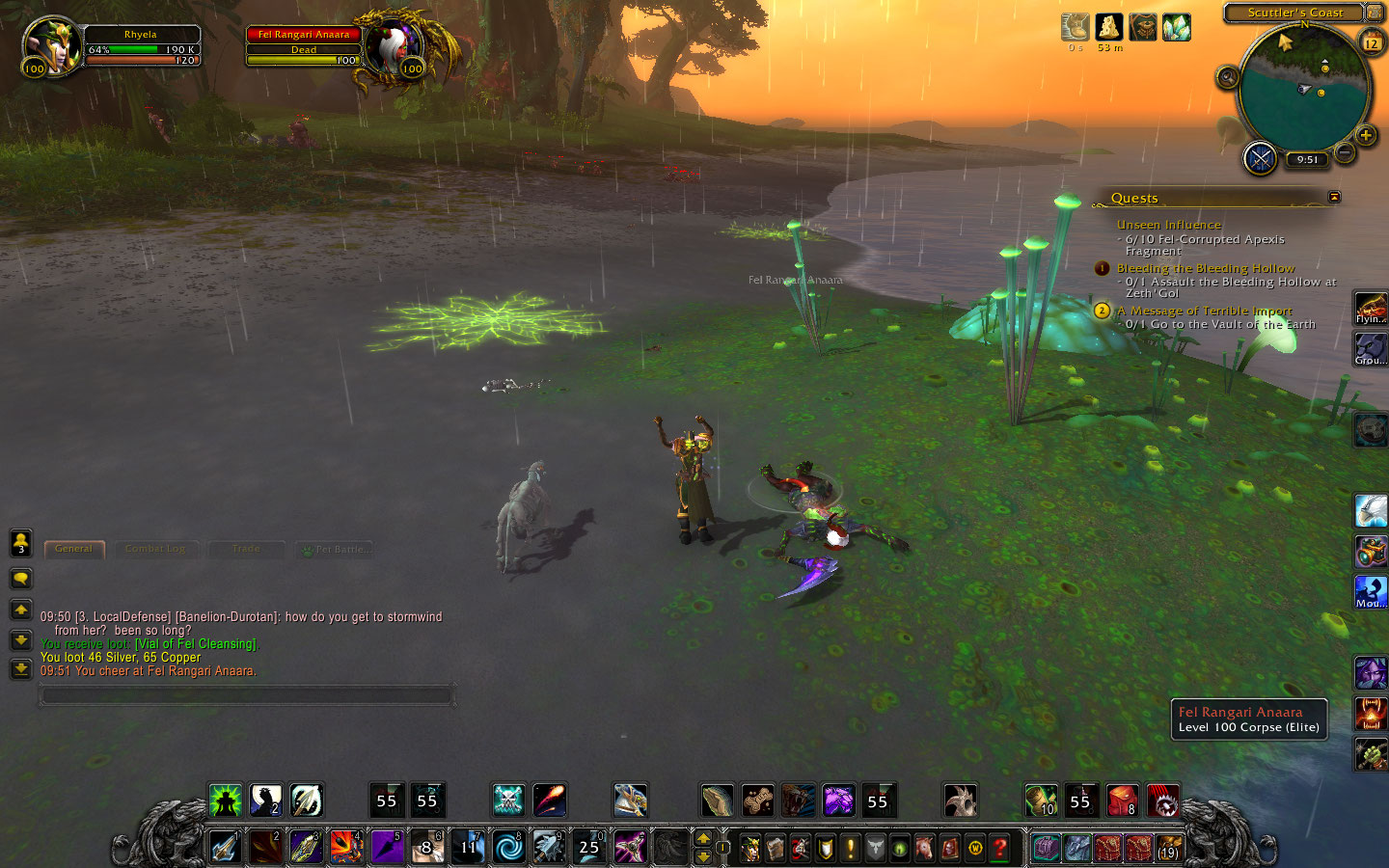Screen dimensions: 1389x868
Task: Jump chat to the bottom
Action: (20, 668)
